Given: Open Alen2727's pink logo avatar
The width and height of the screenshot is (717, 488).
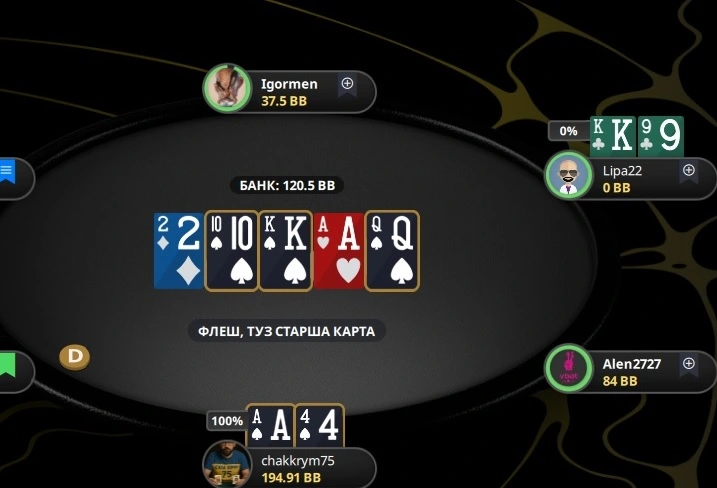Looking at the screenshot, I should tap(568, 371).
